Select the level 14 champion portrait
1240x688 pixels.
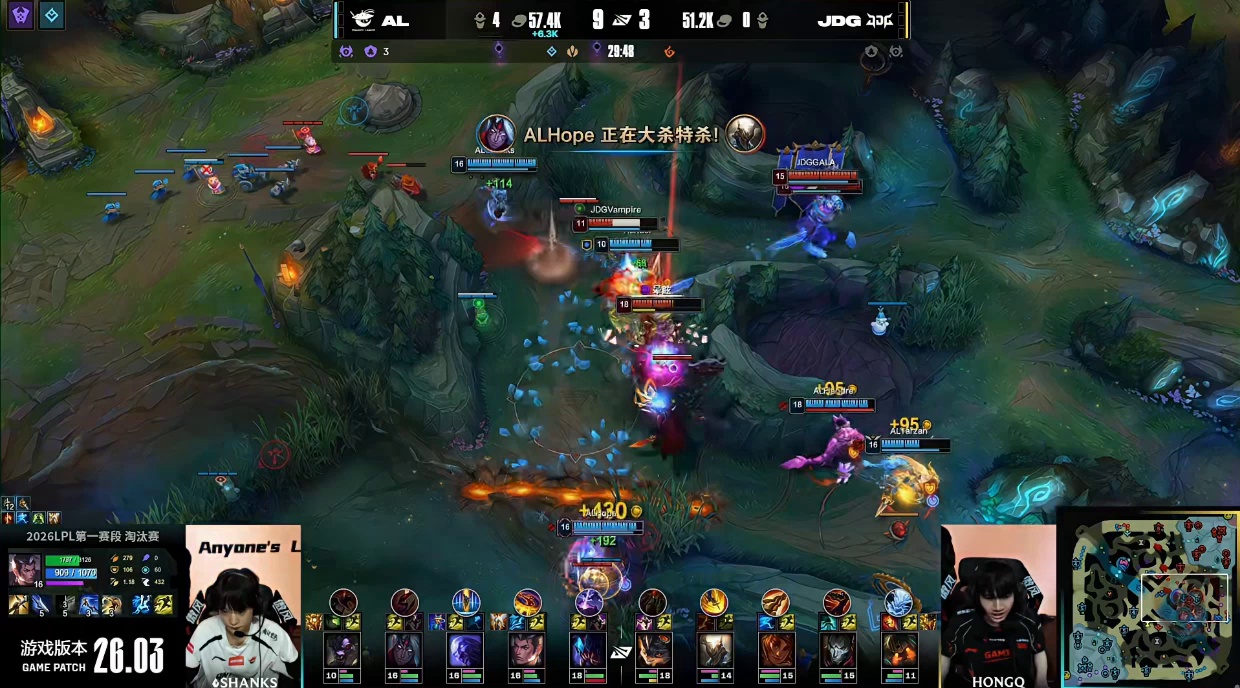[x=714, y=651]
